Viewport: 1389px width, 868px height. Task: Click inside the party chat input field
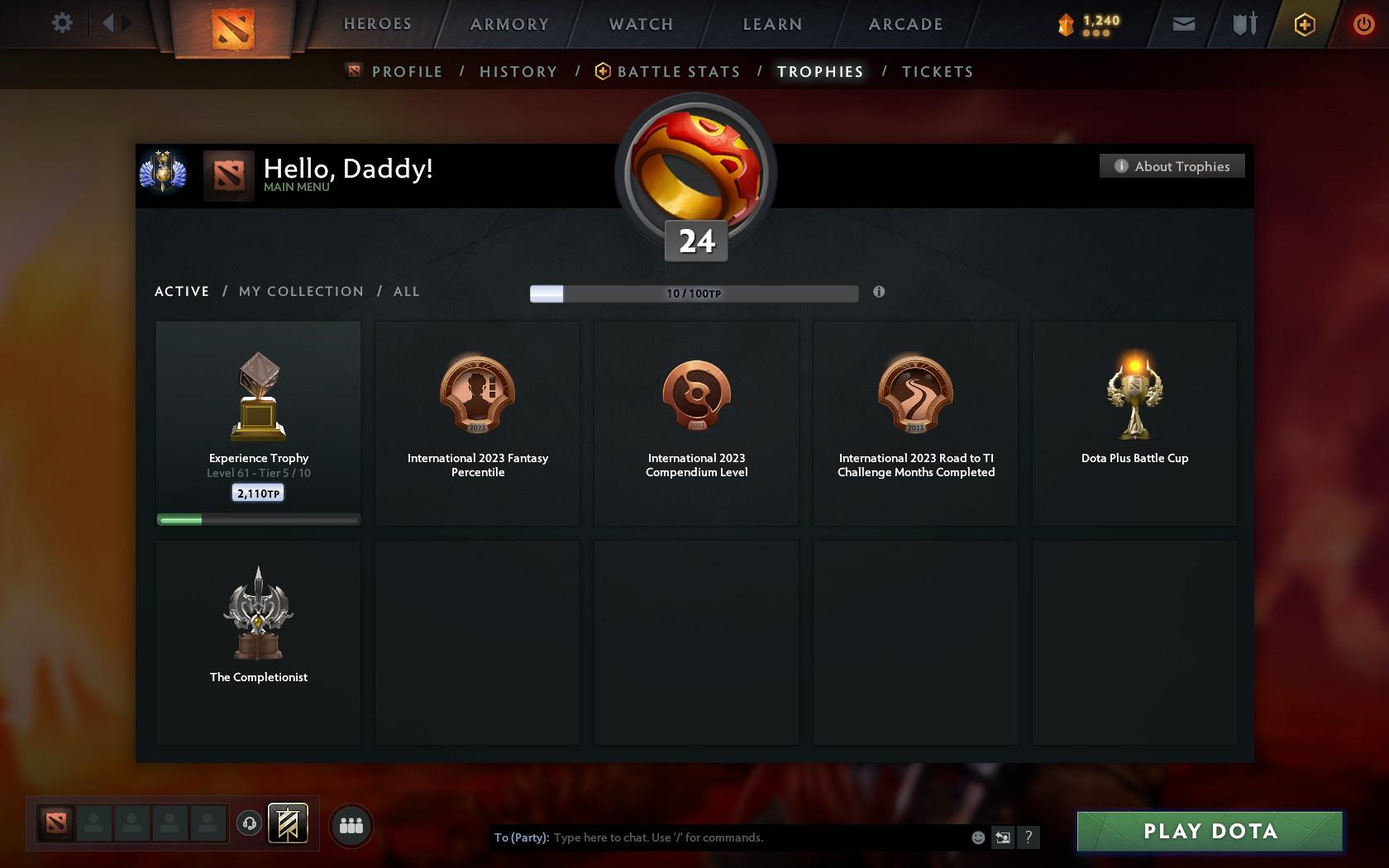click(x=744, y=837)
